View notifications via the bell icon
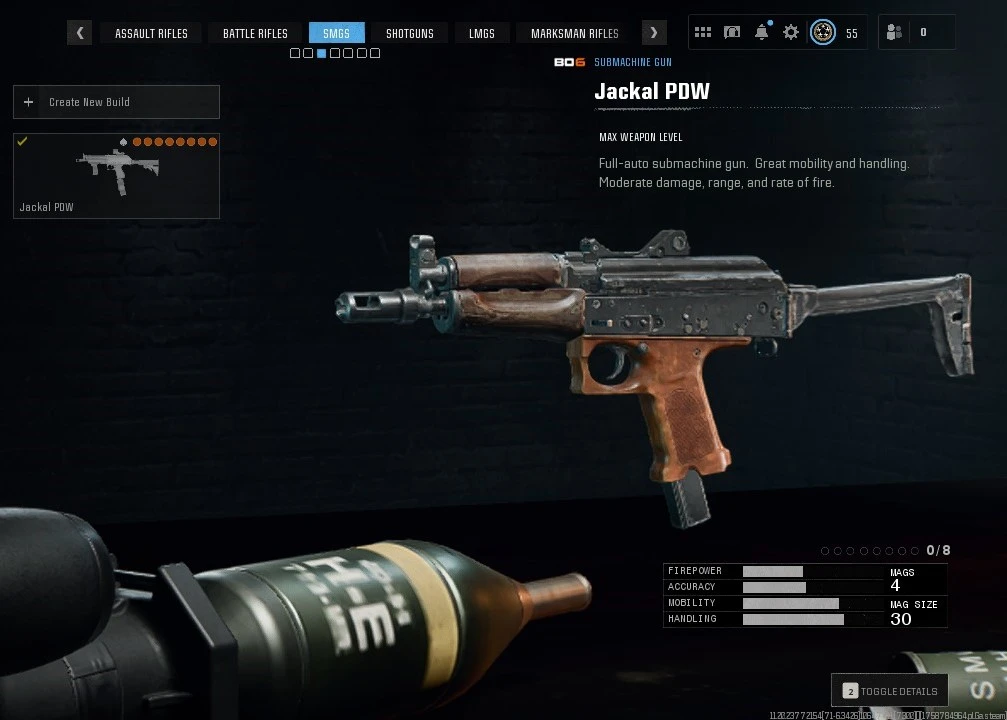The width and height of the screenshot is (1007, 720). pos(762,33)
